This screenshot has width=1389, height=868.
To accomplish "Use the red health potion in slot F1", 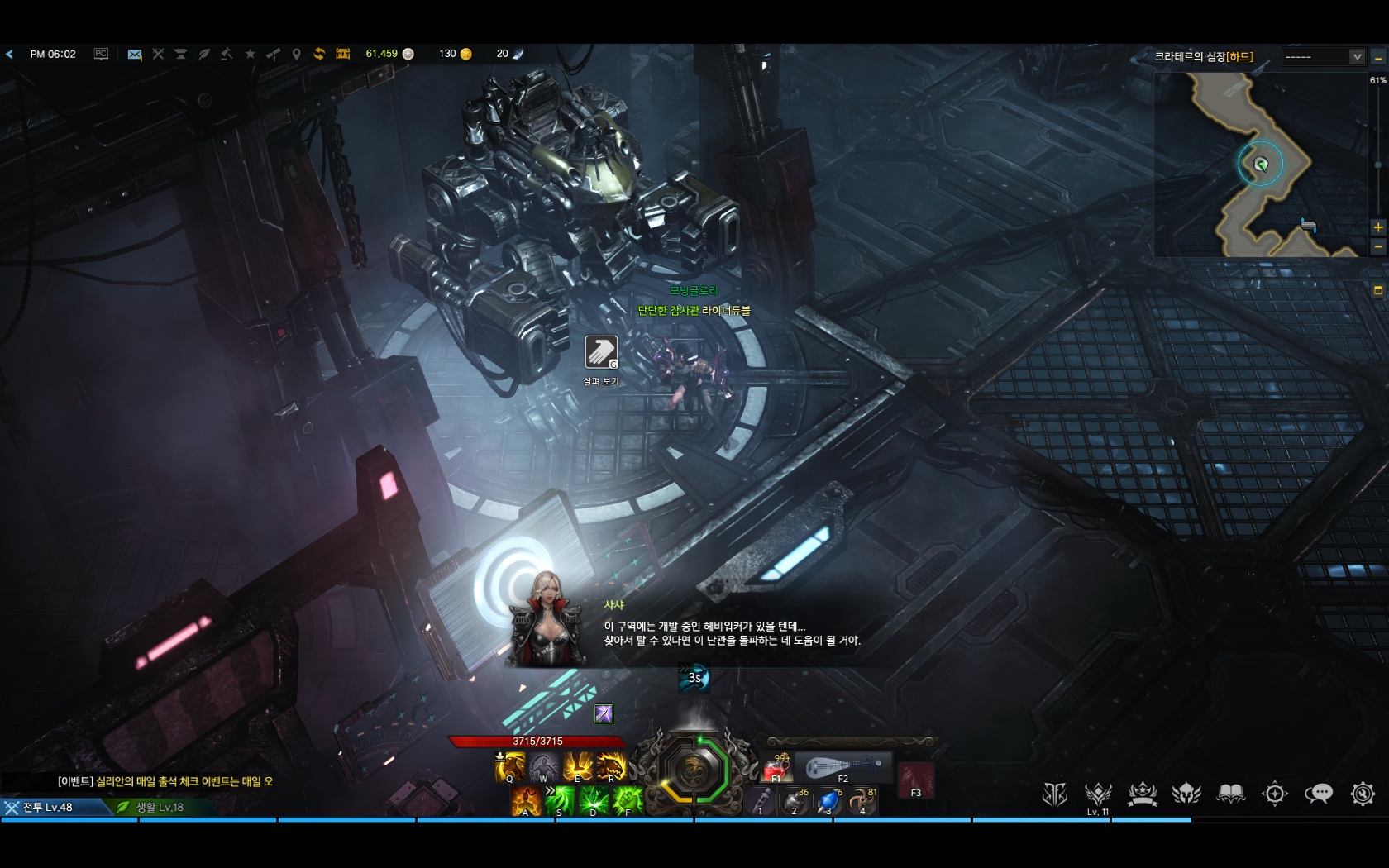I will pyautogui.click(x=776, y=770).
